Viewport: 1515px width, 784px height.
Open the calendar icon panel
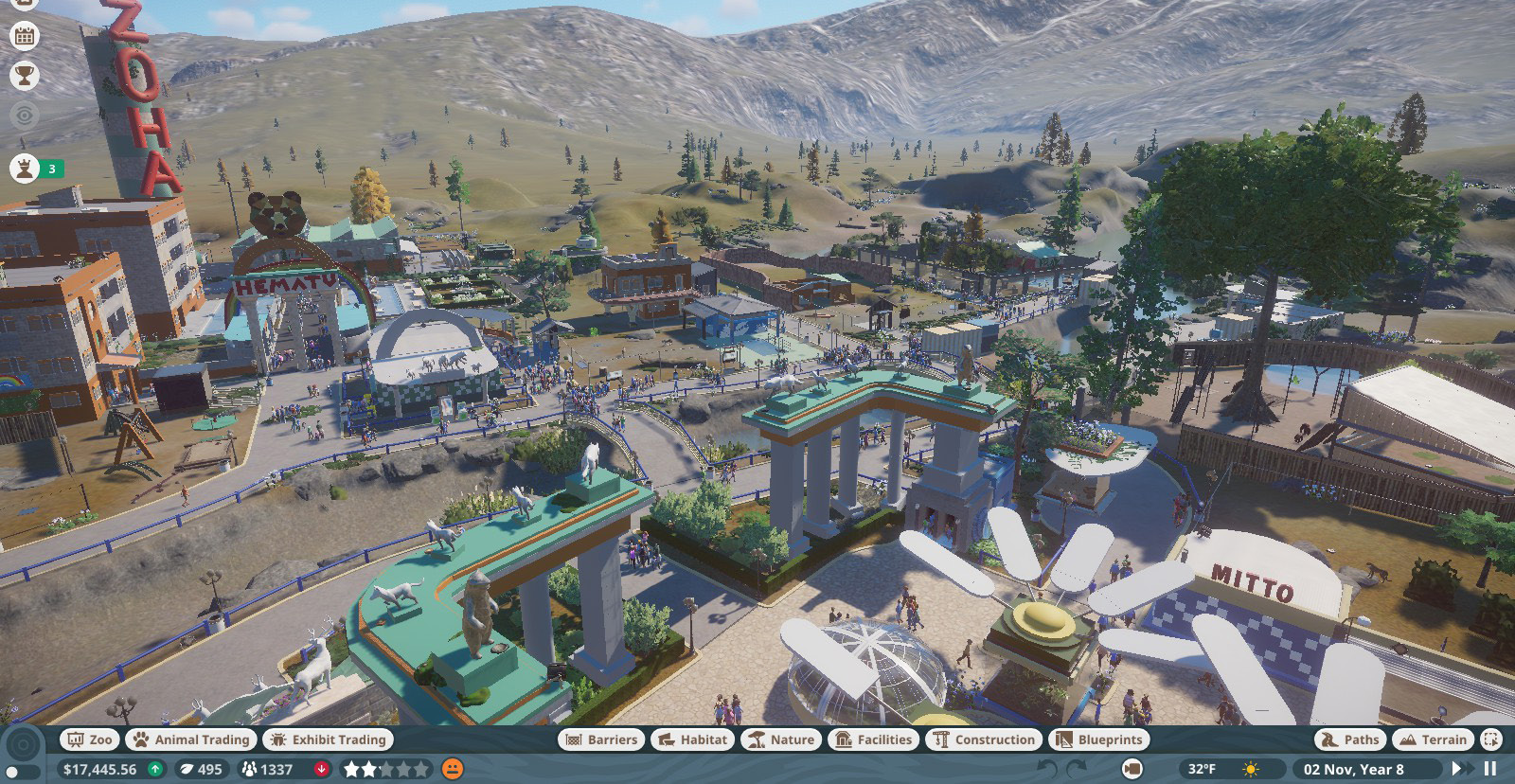[x=24, y=36]
